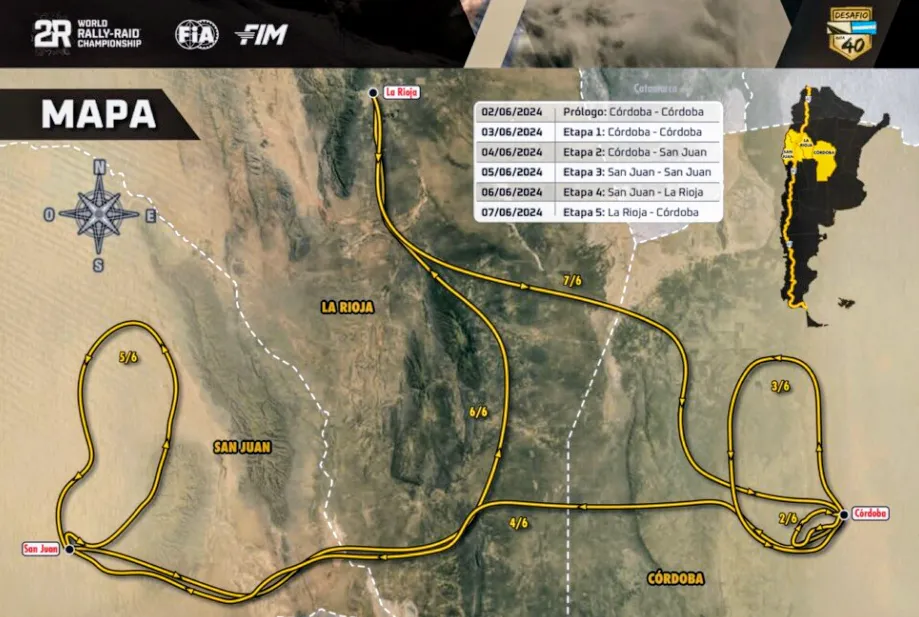The image size is (919, 617).
Task: Select the San Juan city marker
Action: [x=69, y=549]
